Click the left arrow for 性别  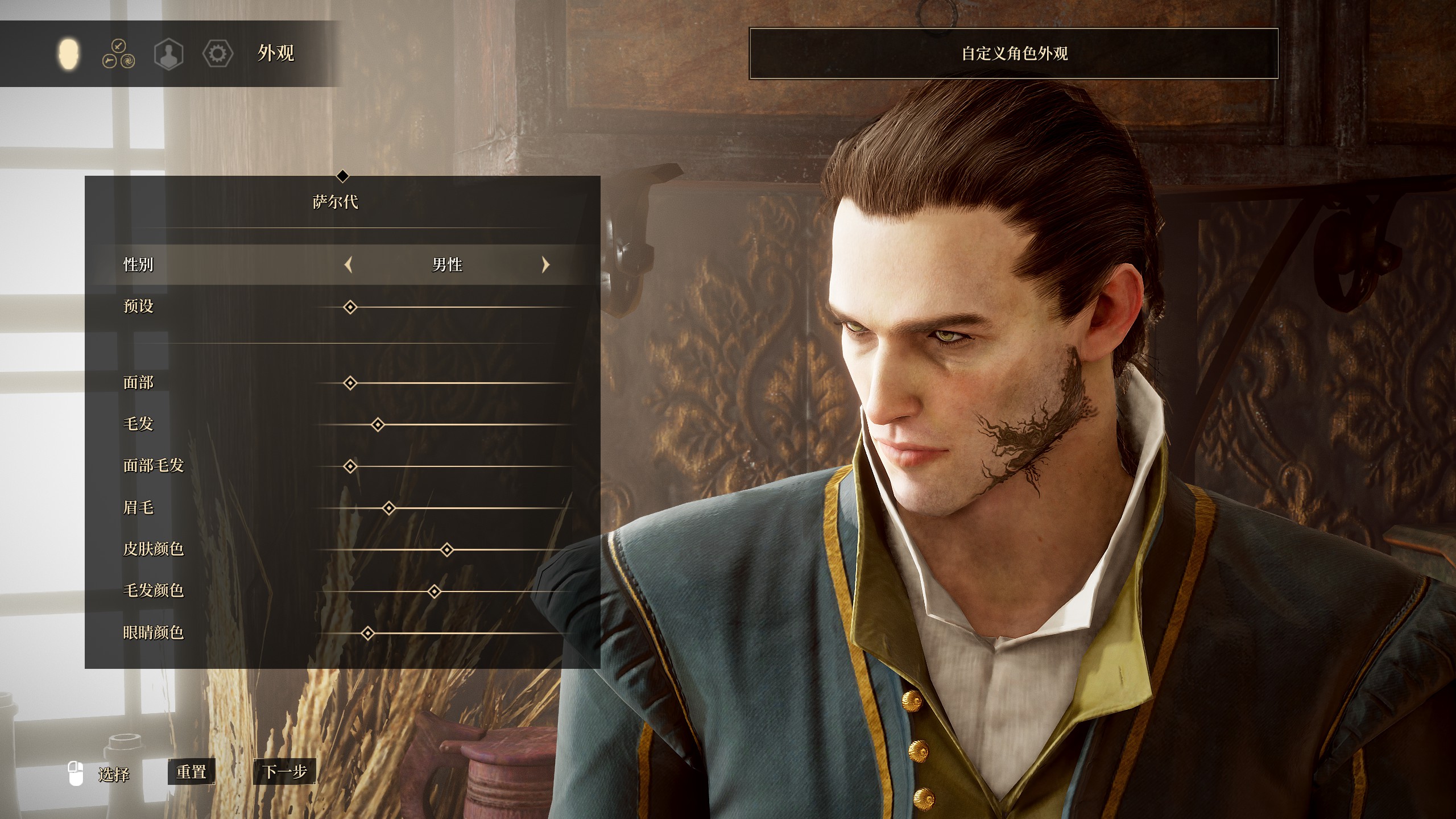coord(349,264)
